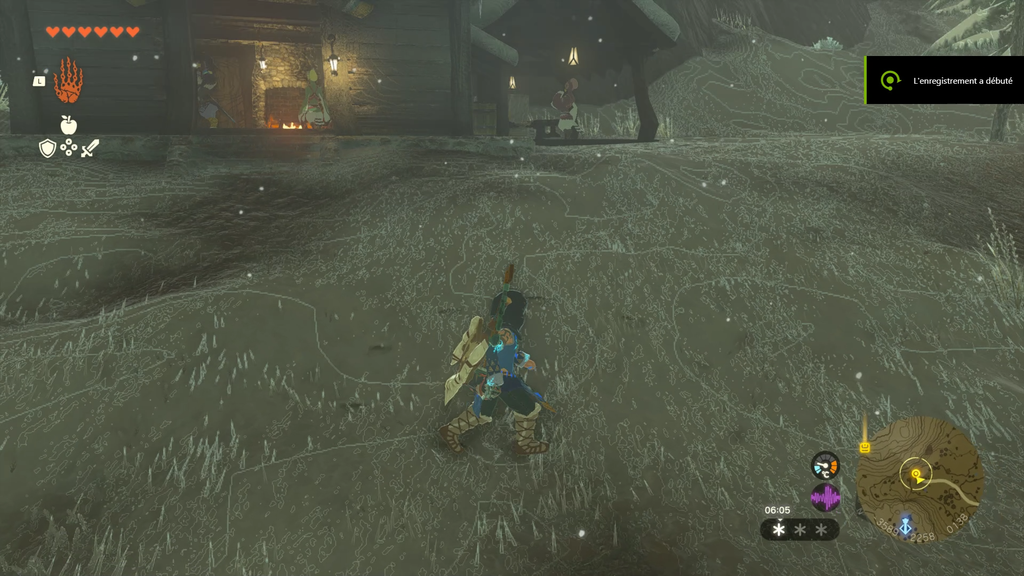The width and height of the screenshot is (1024, 576).
Task: Open the sword quick-select icon
Action: (90, 148)
